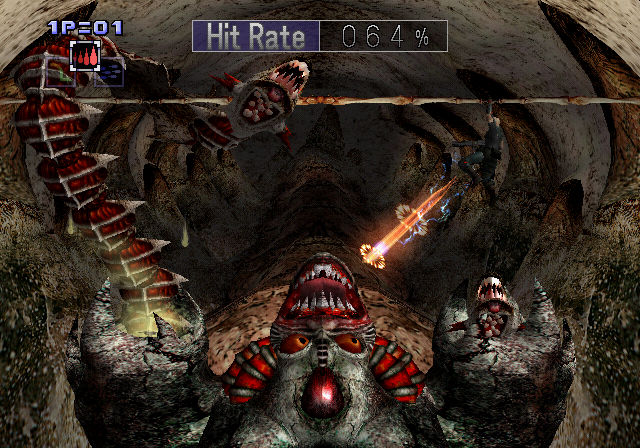Switch to the blue missile weapon icon

pyautogui.click(x=110, y=72)
